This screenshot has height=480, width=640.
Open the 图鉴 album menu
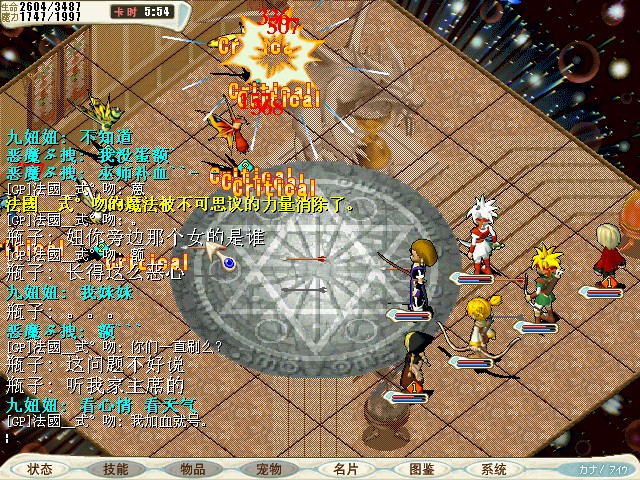421,468
